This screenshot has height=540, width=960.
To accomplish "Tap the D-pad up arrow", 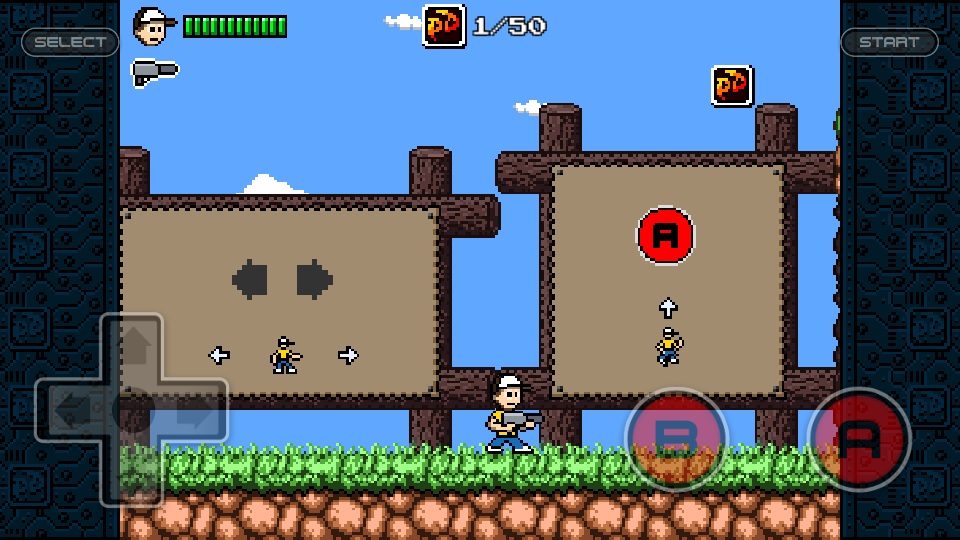I will (x=132, y=347).
